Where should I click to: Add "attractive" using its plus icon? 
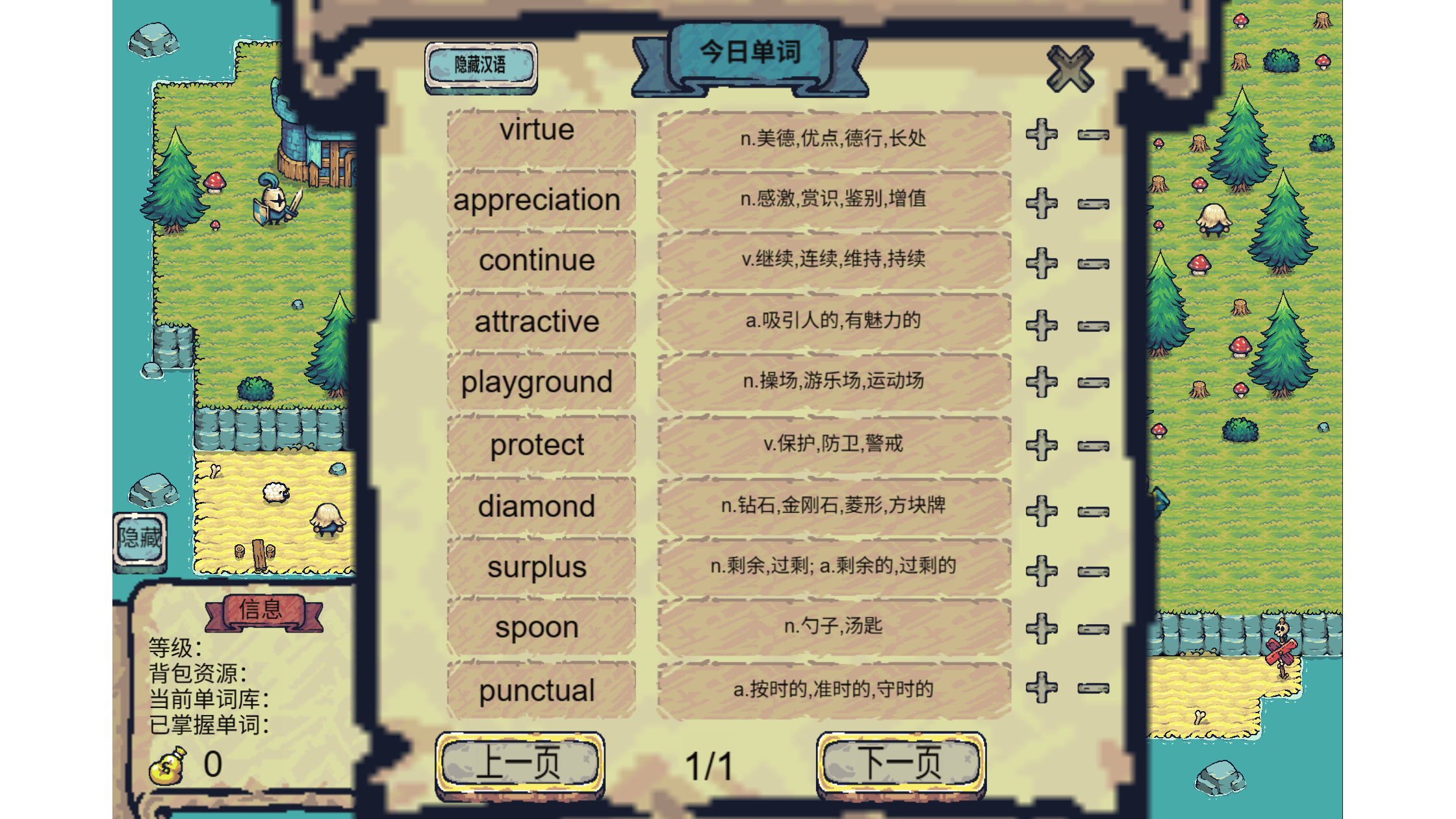1041,321
